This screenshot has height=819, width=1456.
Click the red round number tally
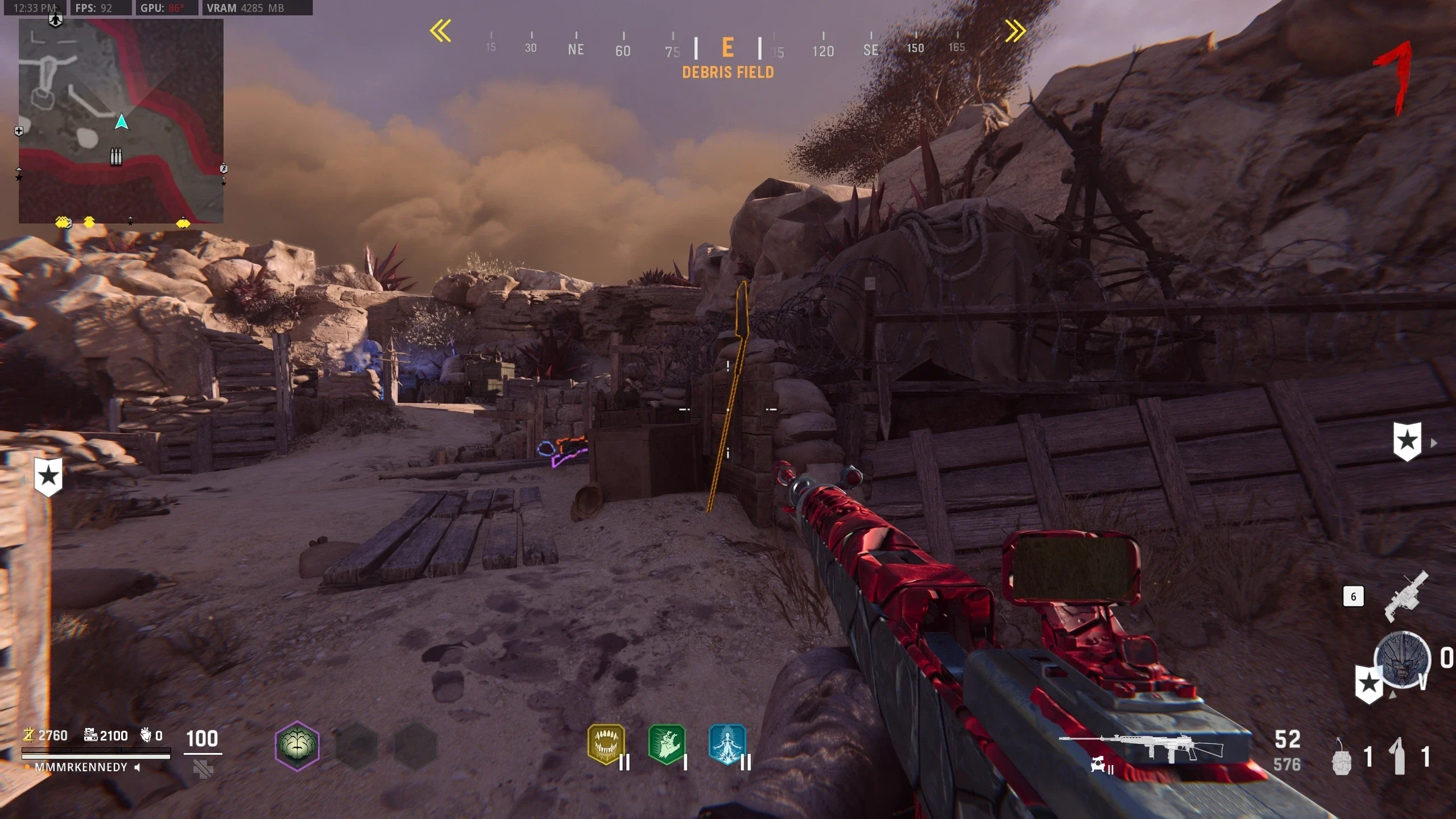[x=1395, y=77]
